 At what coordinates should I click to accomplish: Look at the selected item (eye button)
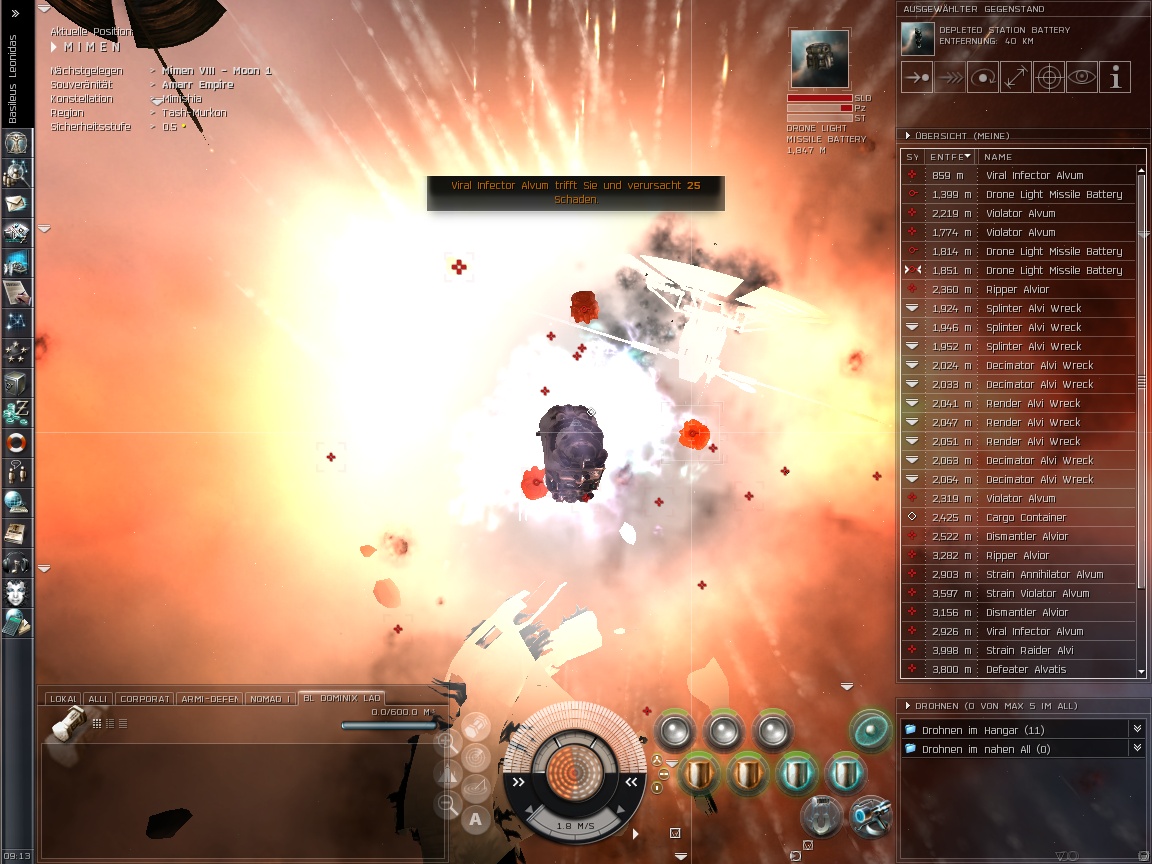1081,77
